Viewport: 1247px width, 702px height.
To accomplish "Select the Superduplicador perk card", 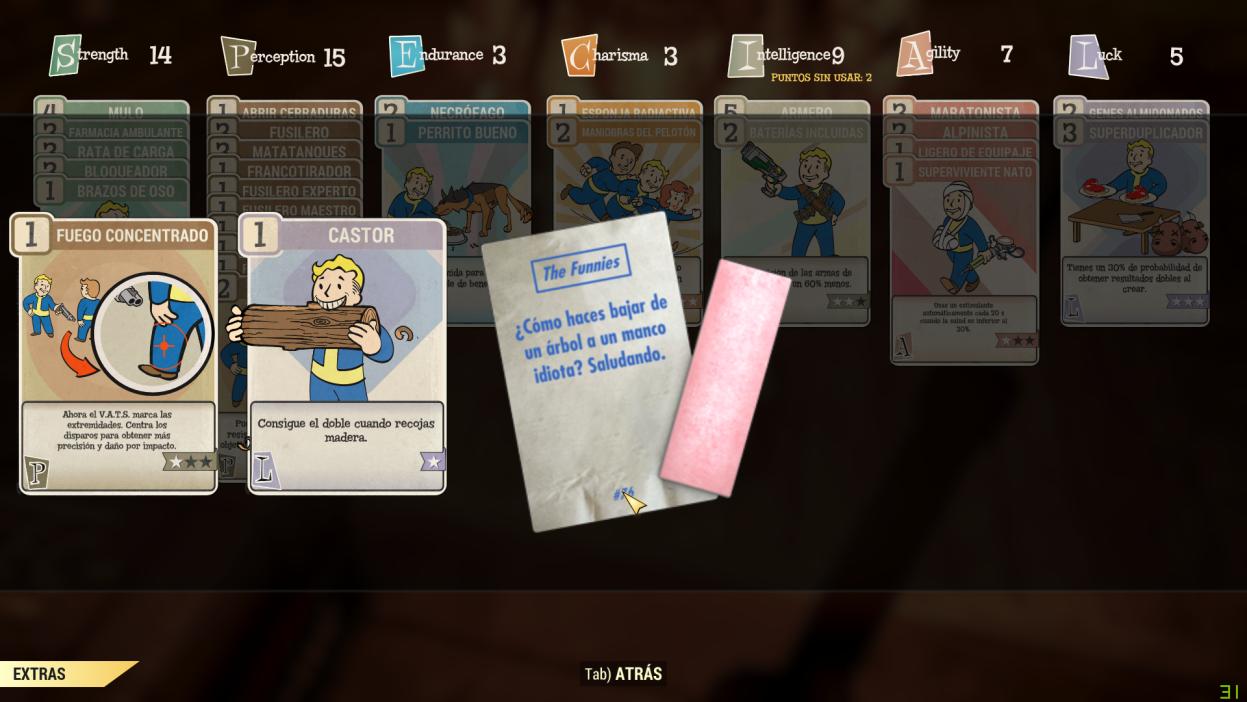I will click(1135, 220).
